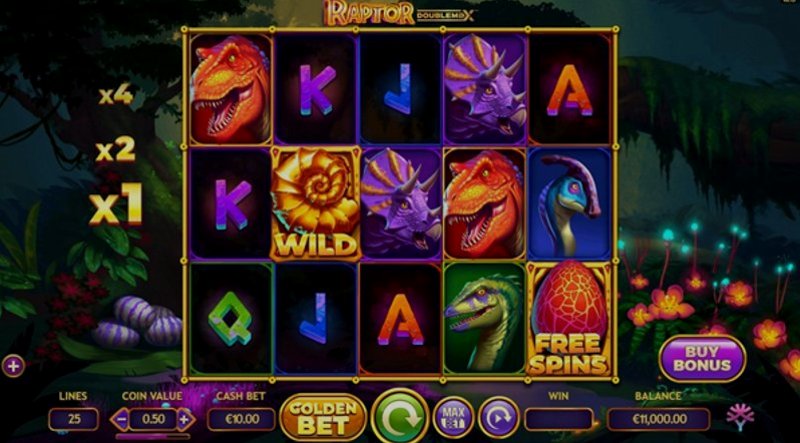Open the purple plus menu button
This screenshot has width=800, height=443.
pos(13,366)
